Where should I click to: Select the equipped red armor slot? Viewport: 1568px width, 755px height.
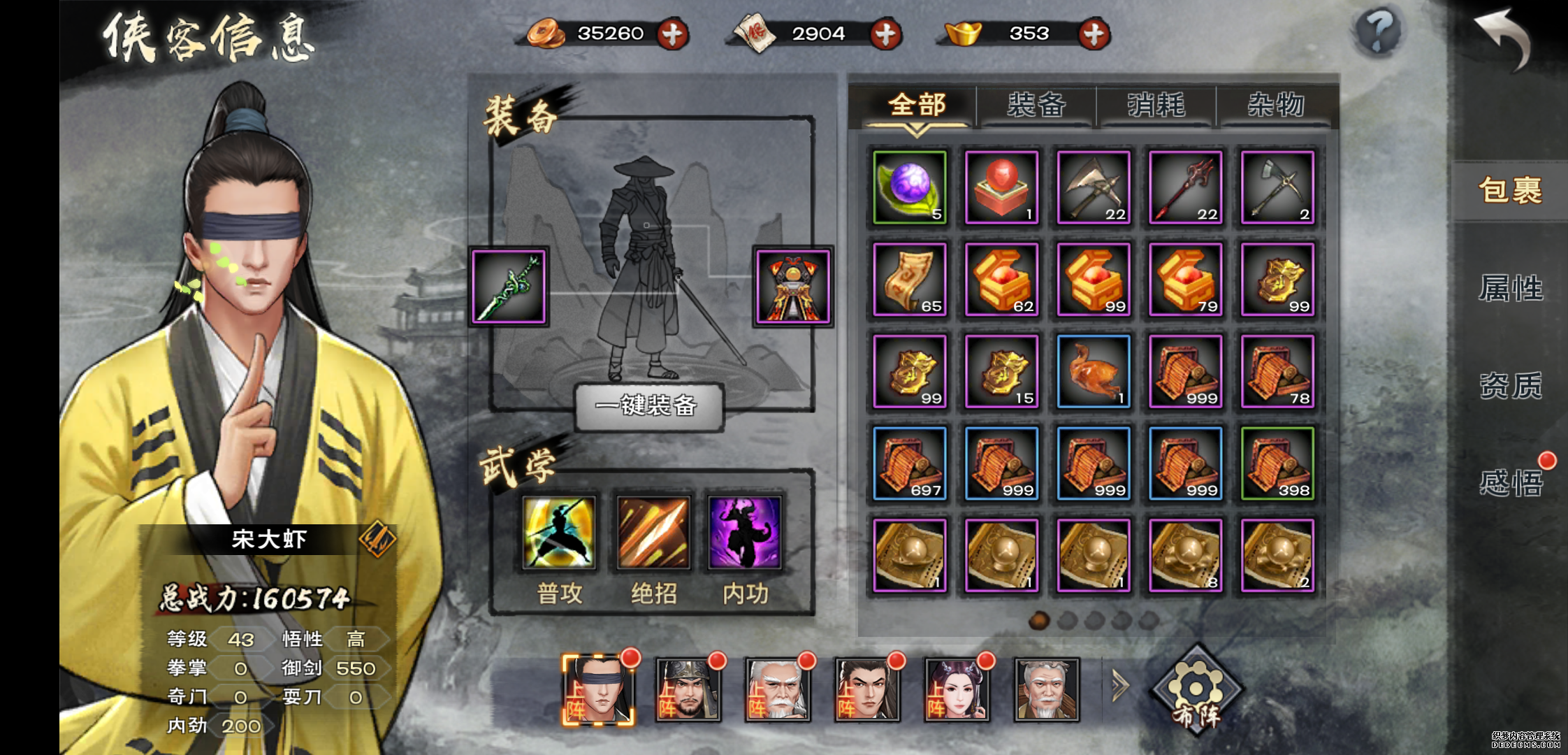(x=793, y=287)
